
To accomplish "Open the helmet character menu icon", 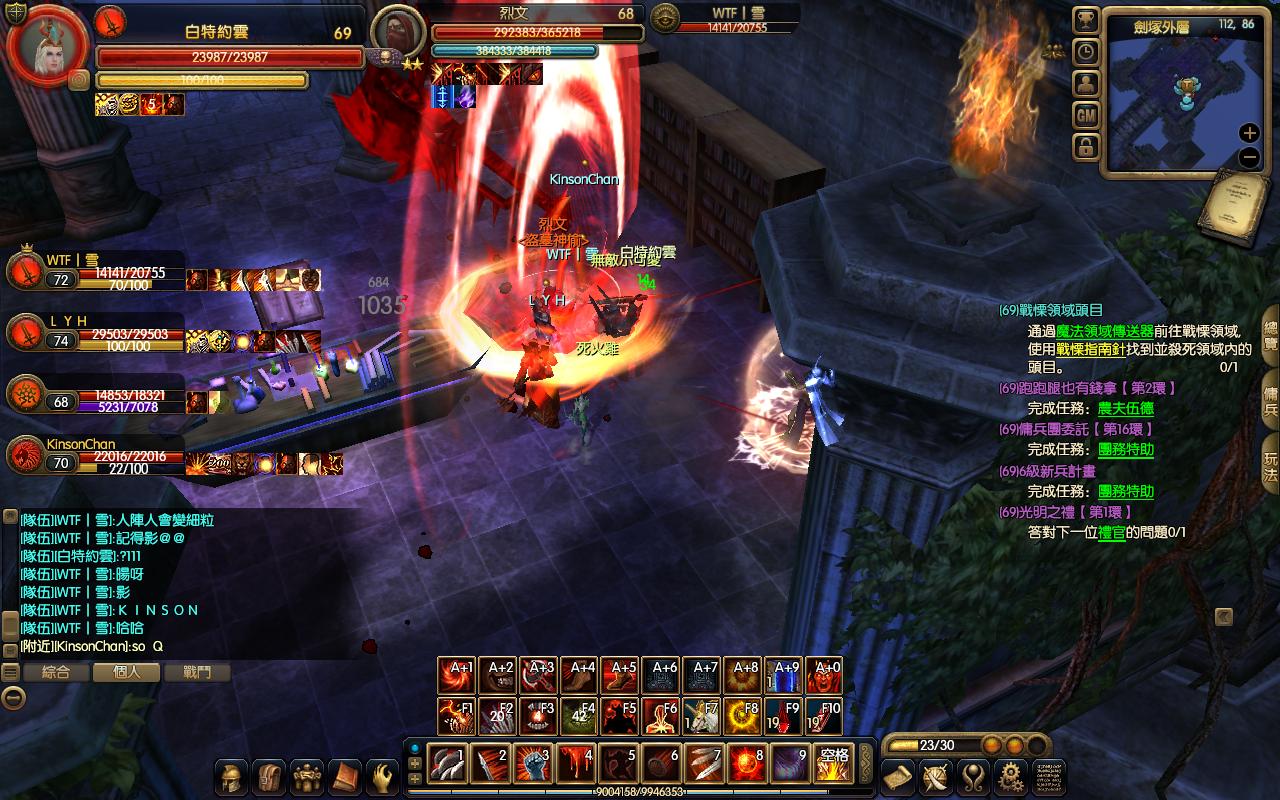I will click(231, 777).
